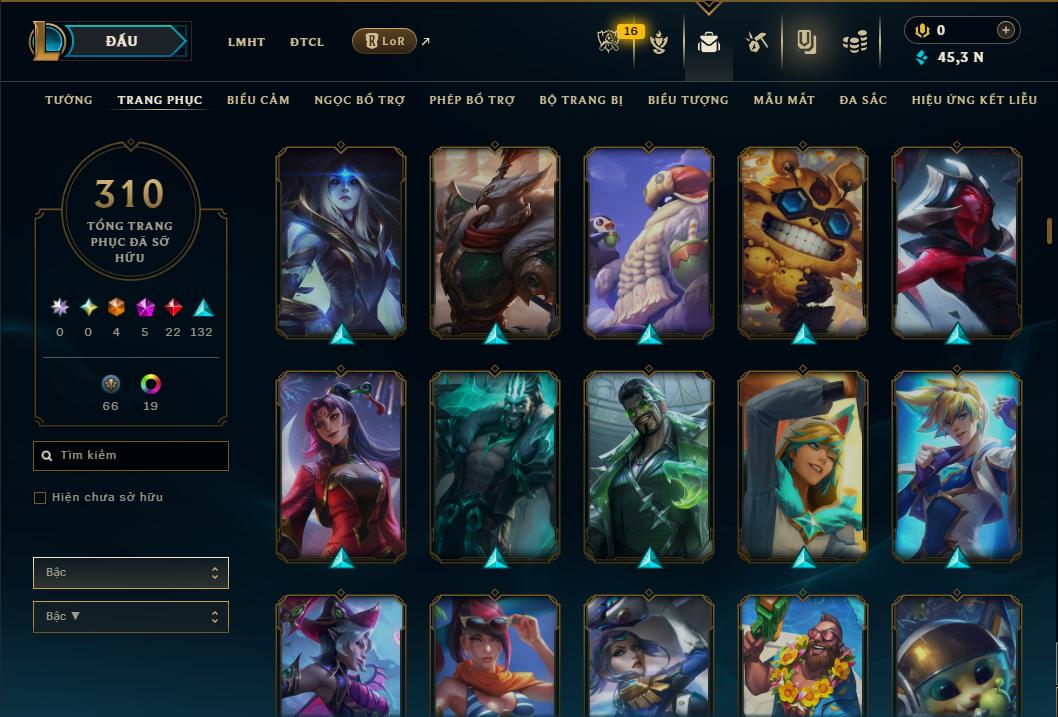1058x717 pixels.
Task: Open the backpack collection icon
Action: point(709,42)
